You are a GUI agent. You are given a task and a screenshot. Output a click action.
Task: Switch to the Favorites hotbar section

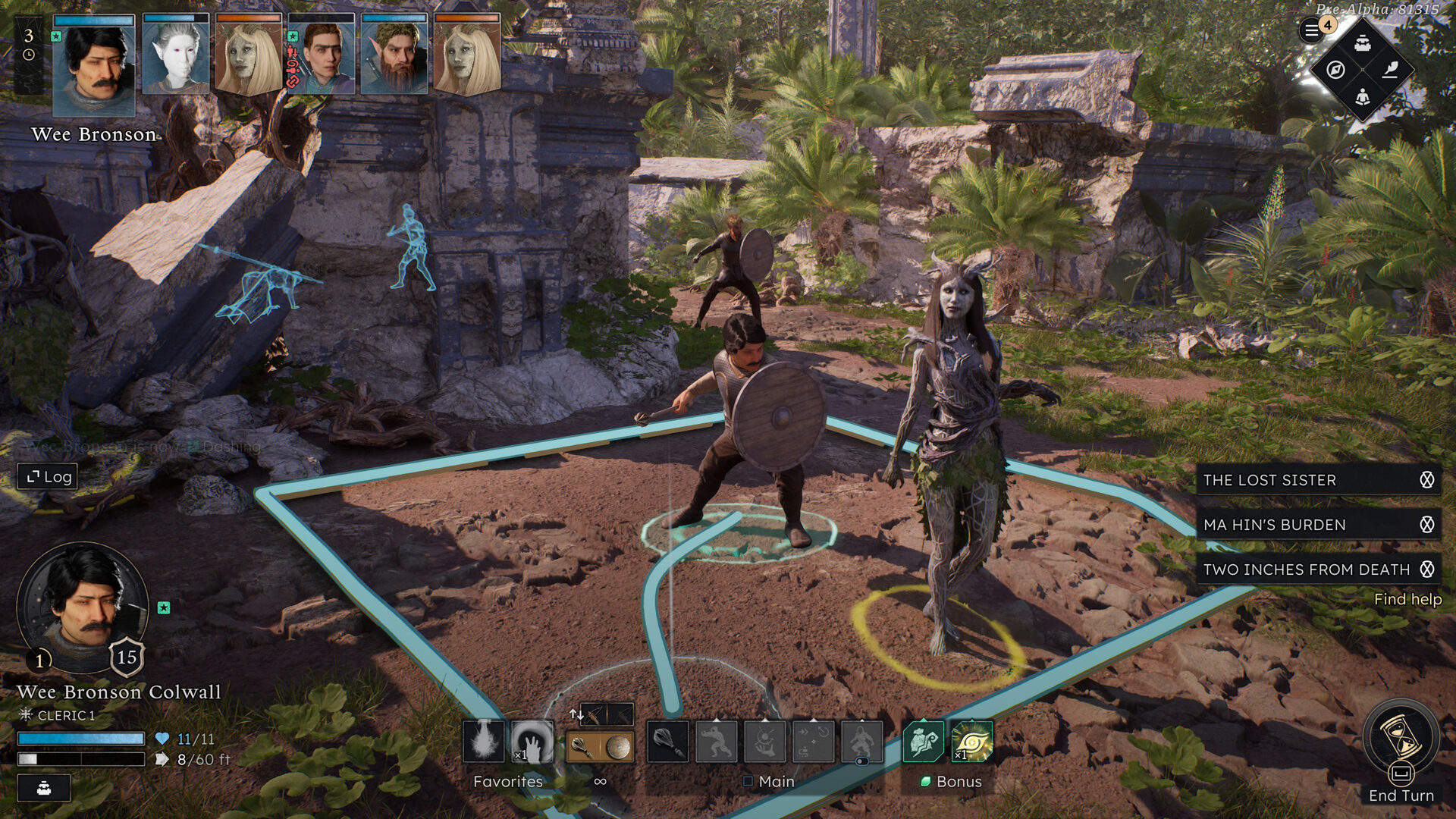pyautogui.click(x=508, y=782)
